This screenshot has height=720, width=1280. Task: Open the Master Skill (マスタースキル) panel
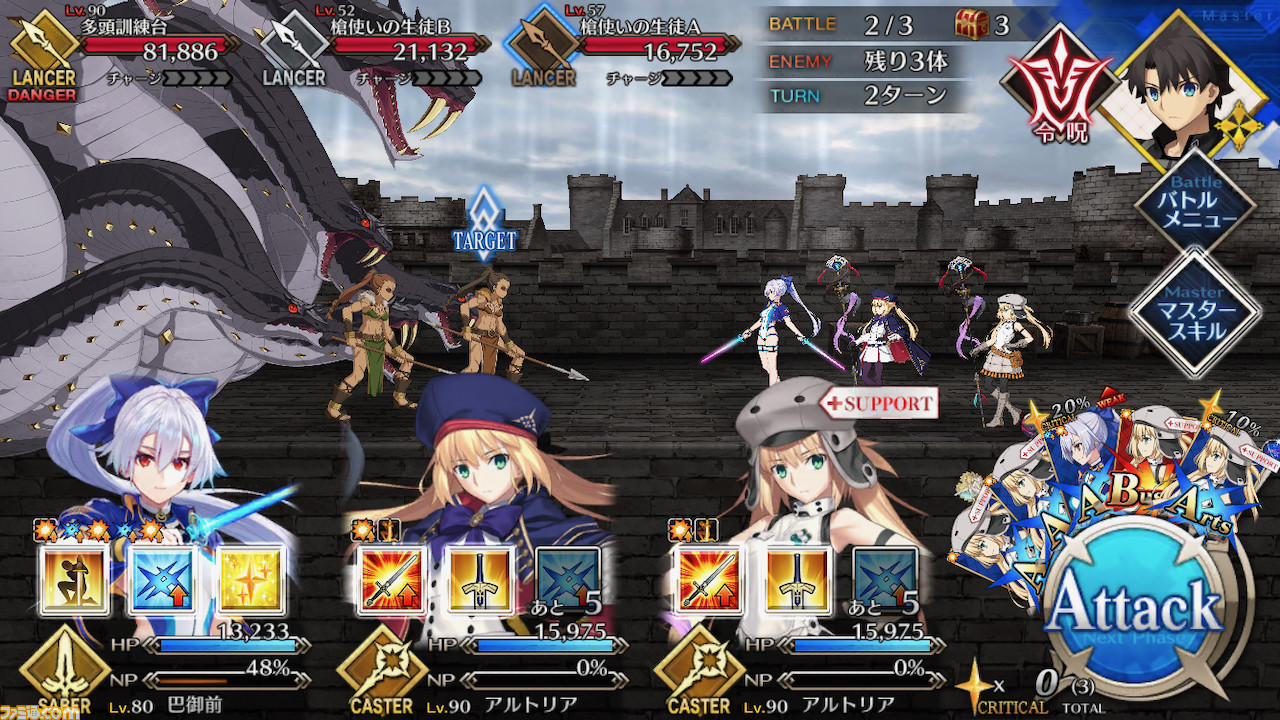click(1196, 314)
